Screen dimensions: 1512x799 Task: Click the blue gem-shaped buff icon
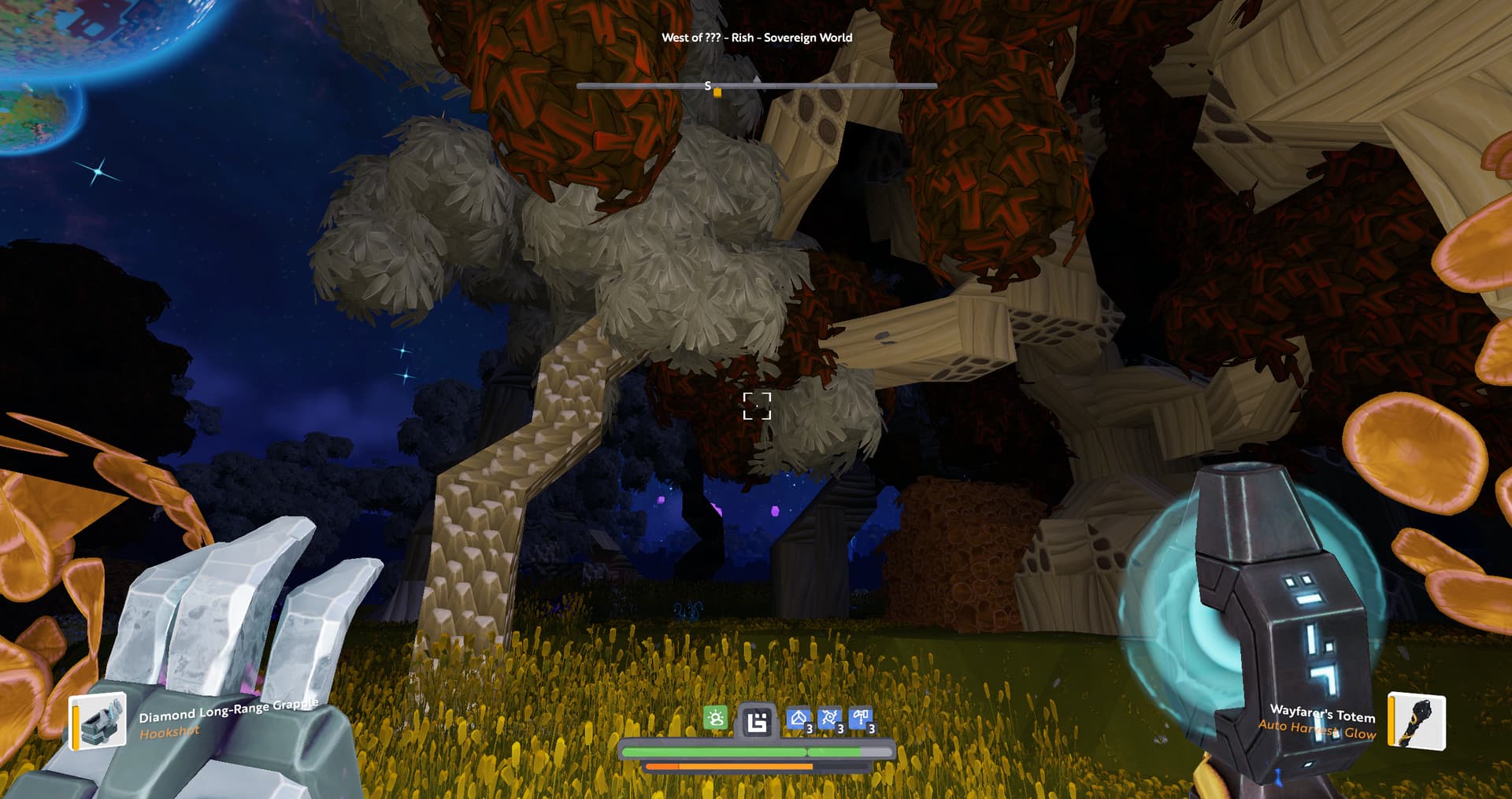[799, 719]
